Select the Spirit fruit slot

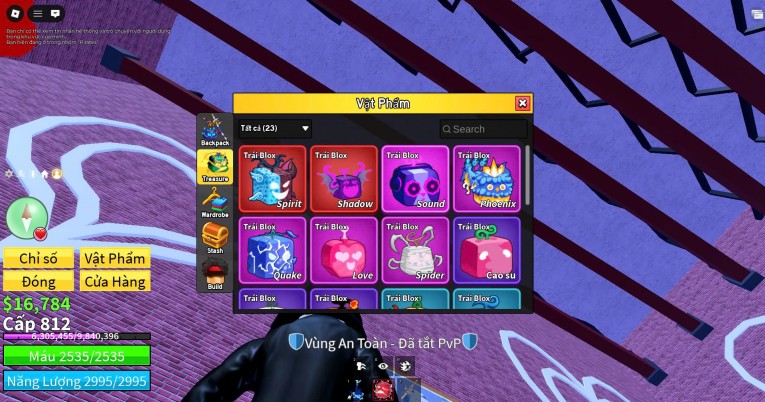(x=273, y=179)
